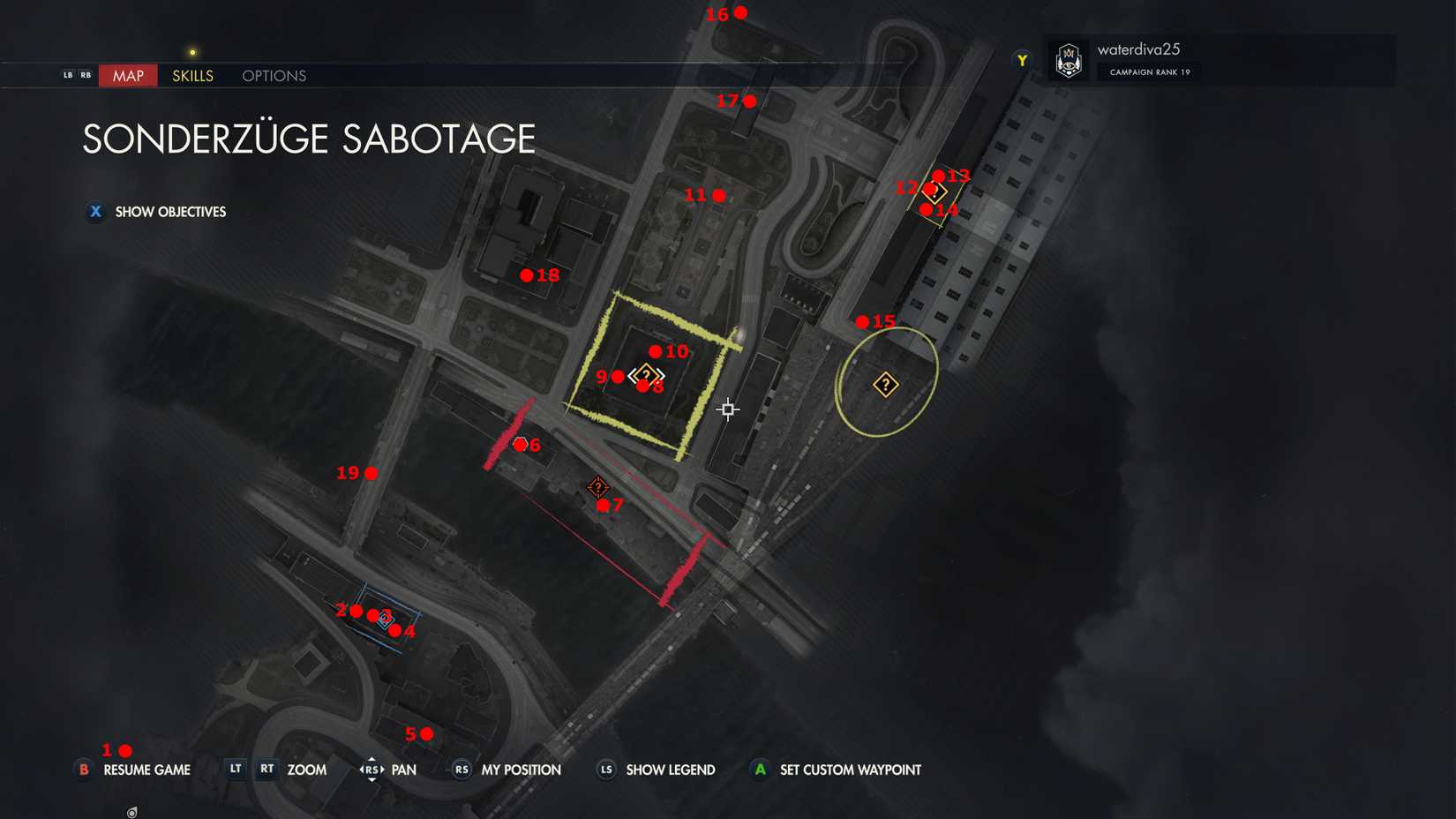The height and width of the screenshot is (819, 1456).
Task: Enable Set Custom Waypoint using the A prompt
Action: [x=761, y=769]
